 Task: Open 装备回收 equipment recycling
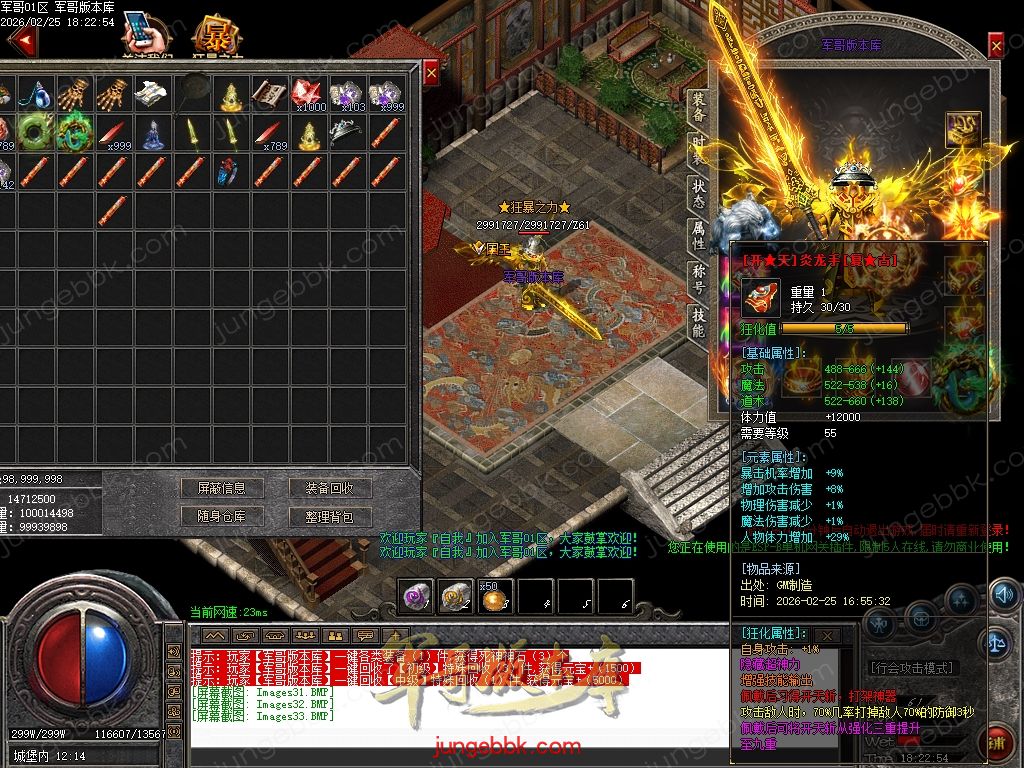point(330,489)
